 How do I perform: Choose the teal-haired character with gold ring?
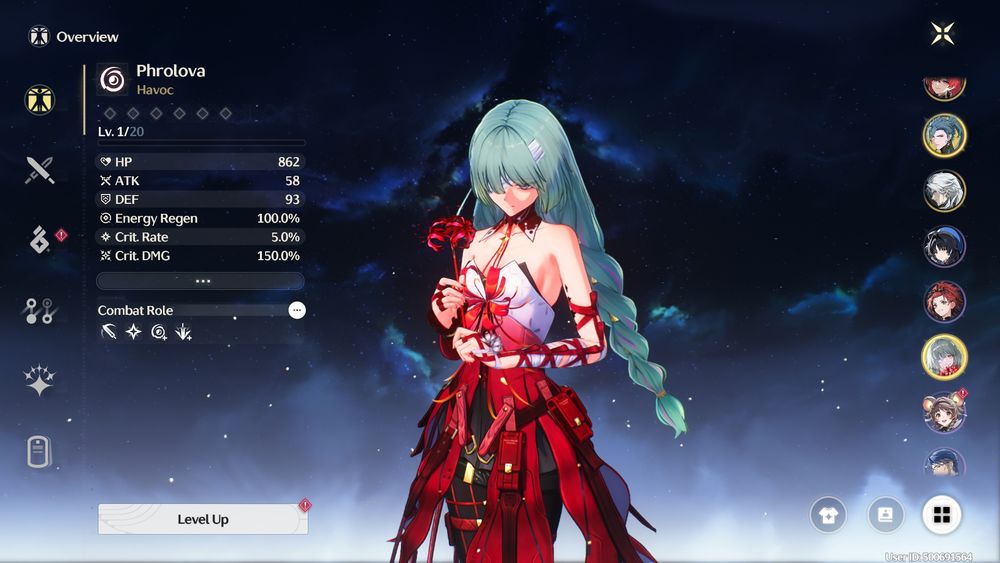[944, 136]
